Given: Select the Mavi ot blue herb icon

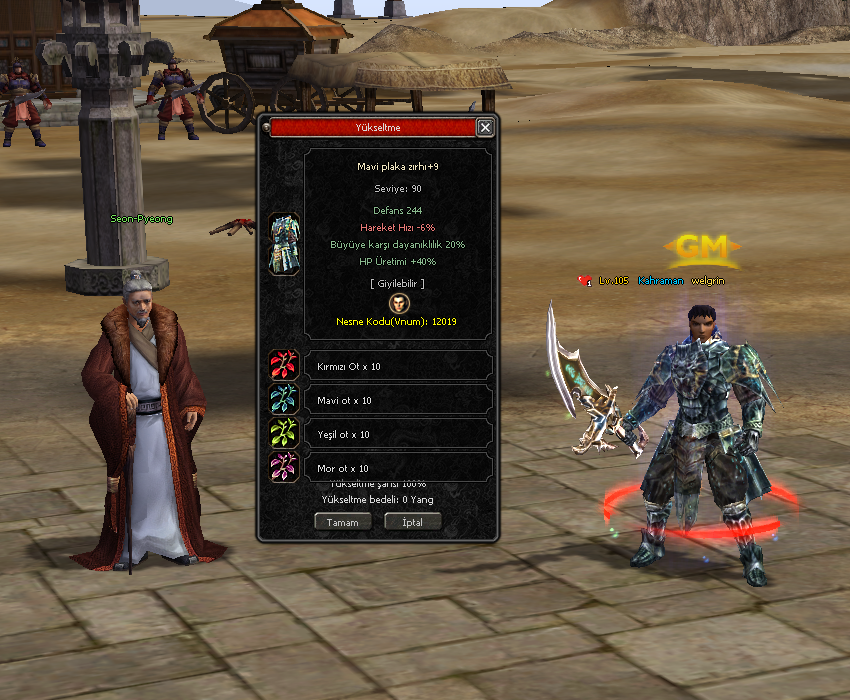Looking at the screenshot, I should point(284,400).
